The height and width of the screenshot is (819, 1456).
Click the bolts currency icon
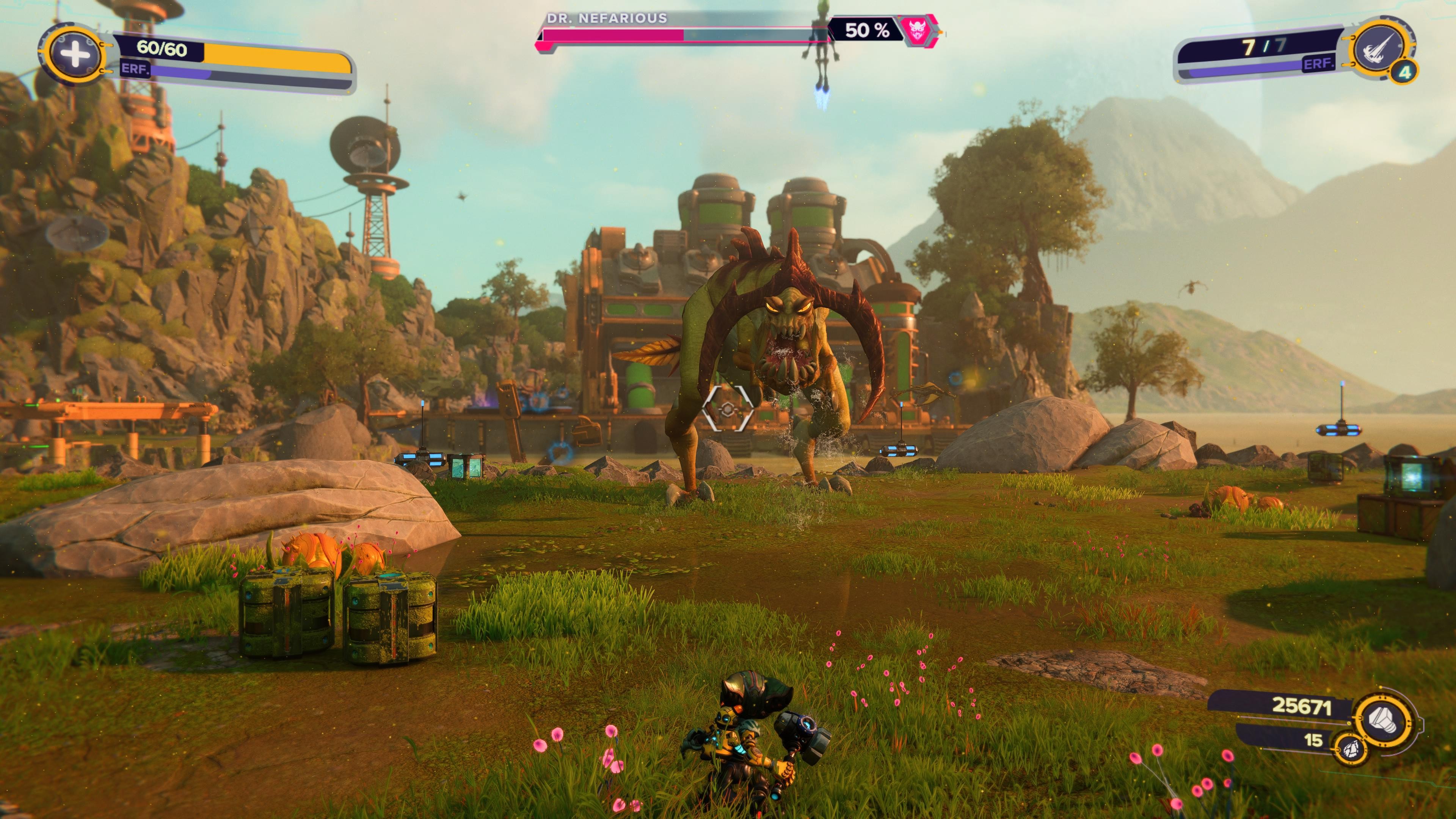[x=1382, y=720]
